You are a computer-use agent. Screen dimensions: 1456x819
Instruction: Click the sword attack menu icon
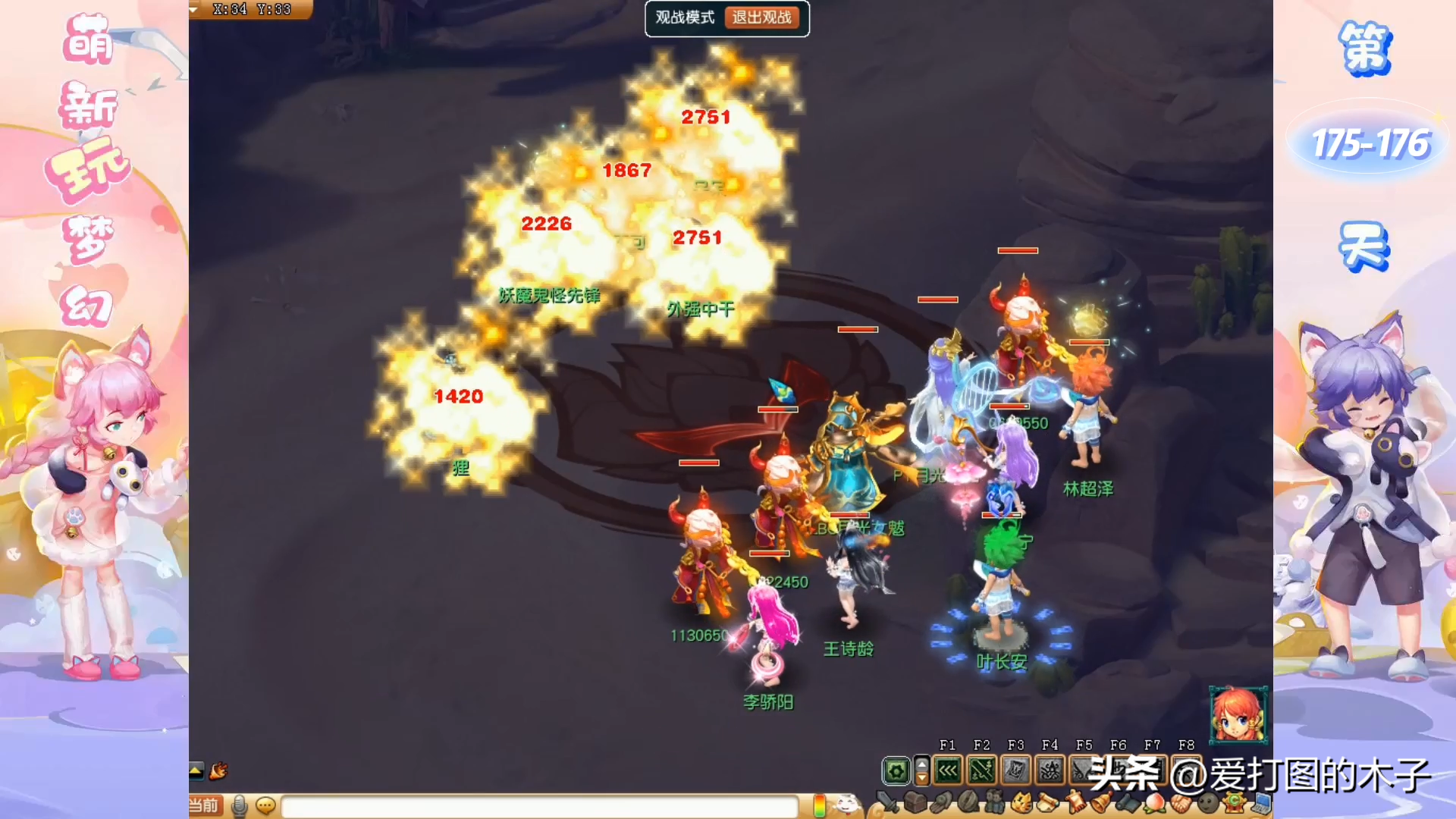pyautogui.click(x=886, y=802)
